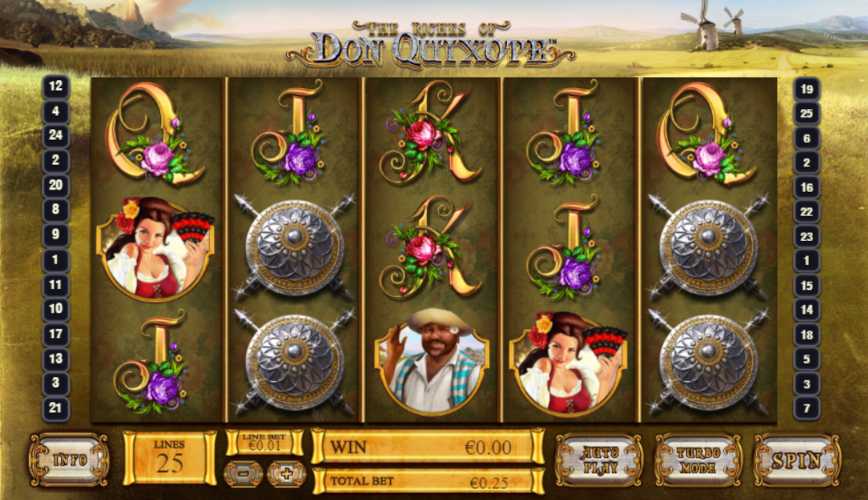868x500 pixels.
Task: Pick payline number 17
Action: (x=56, y=334)
